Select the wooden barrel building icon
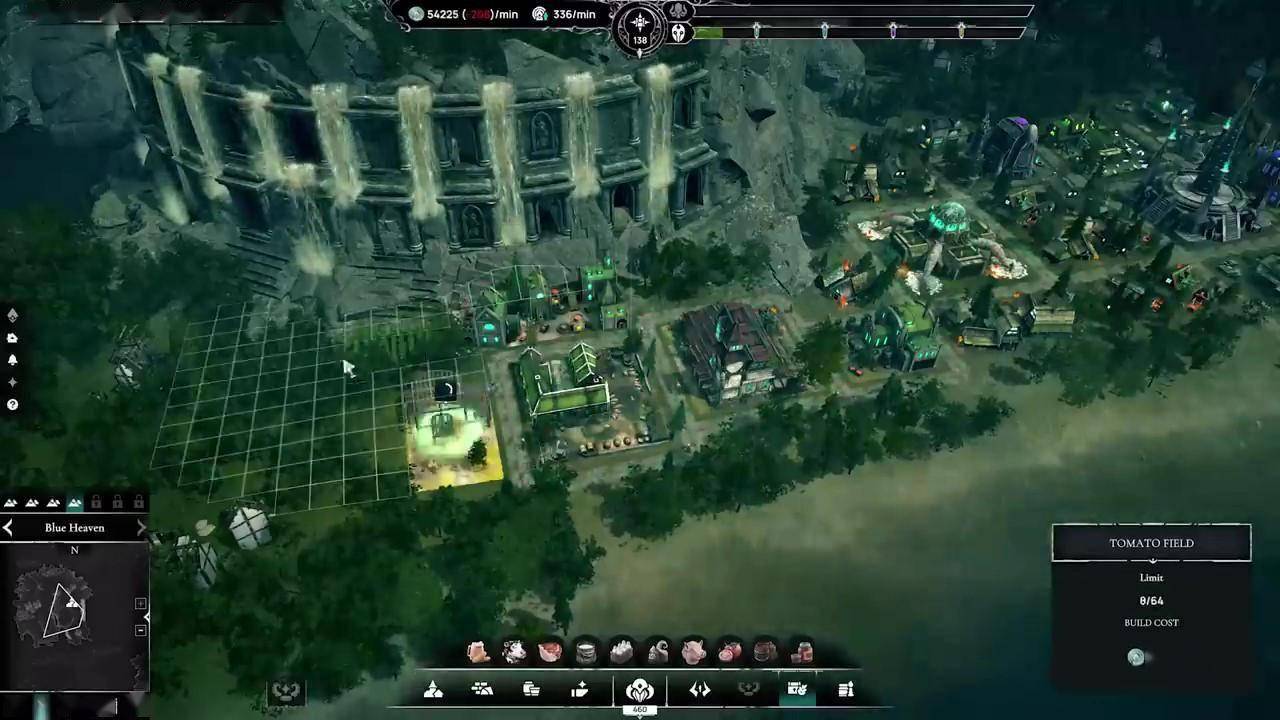The image size is (1280, 720). tap(766, 653)
